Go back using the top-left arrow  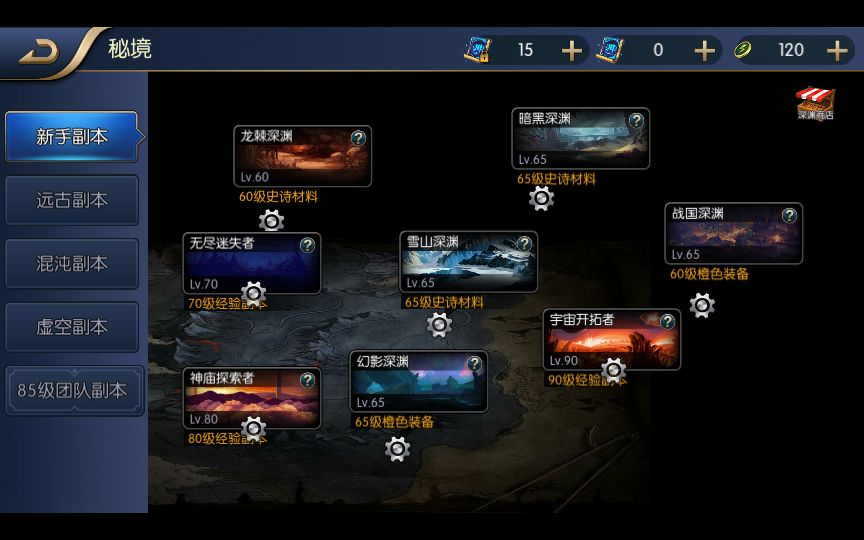coord(40,50)
